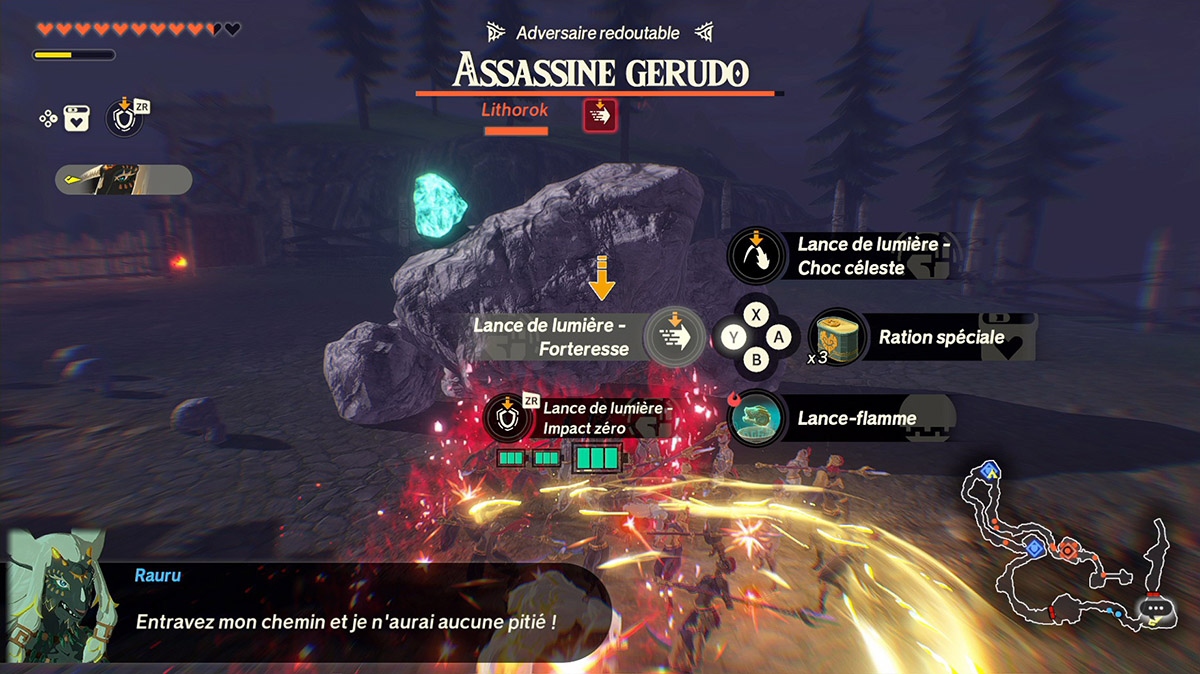Open the chat bubble marker on minimap
Screen dimensions: 1200x674
(x=1156, y=608)
